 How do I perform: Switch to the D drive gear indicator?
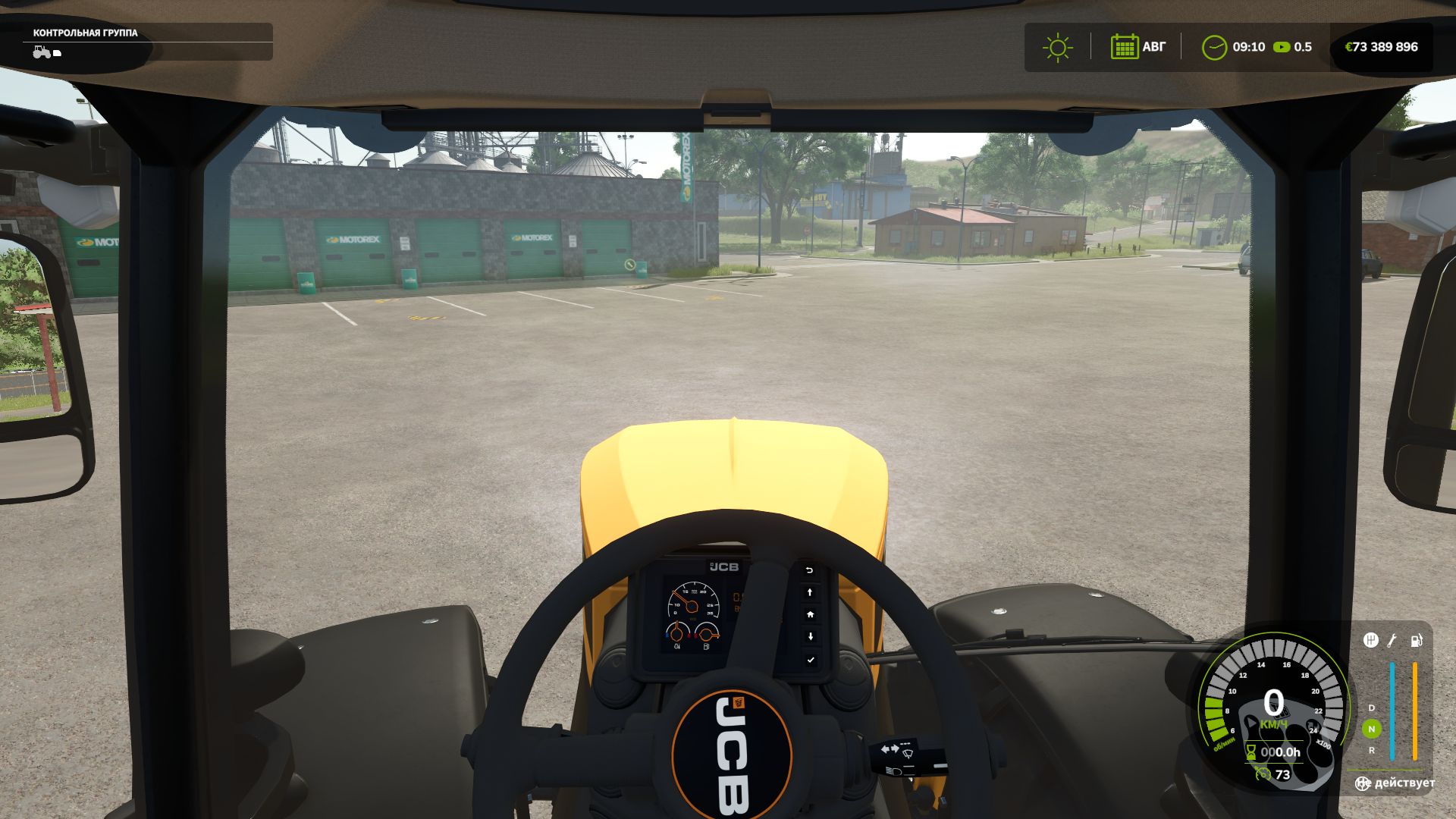[x=1371, y=708]
